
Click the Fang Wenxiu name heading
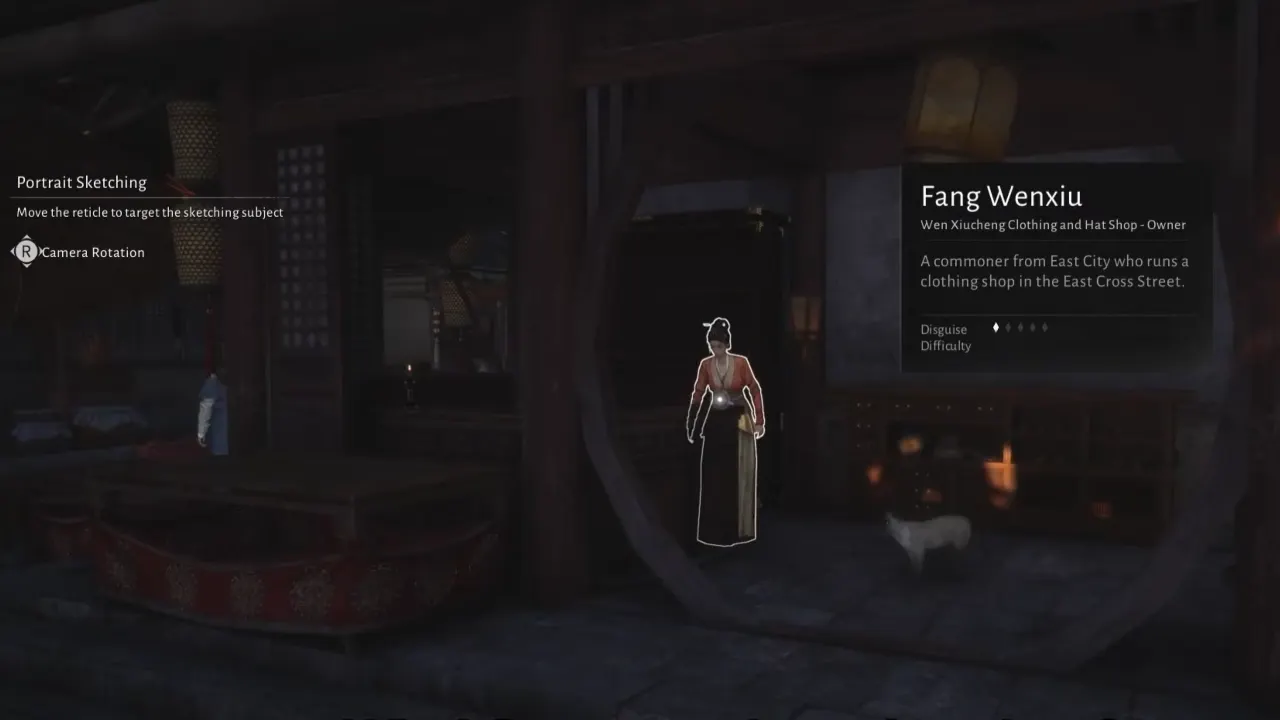tap(1002, 196)
